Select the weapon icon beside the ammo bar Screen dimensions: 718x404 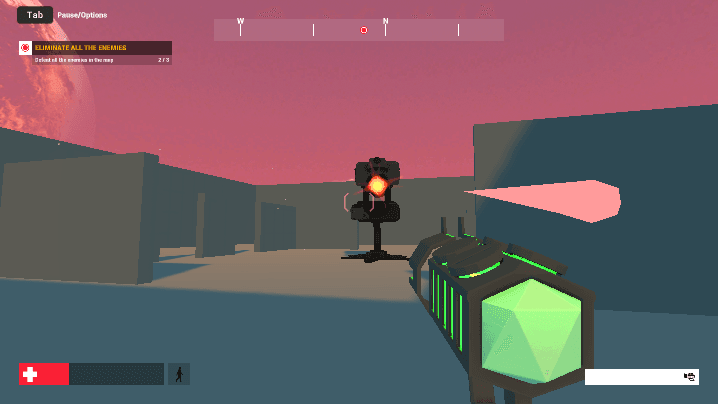(690, 377)
